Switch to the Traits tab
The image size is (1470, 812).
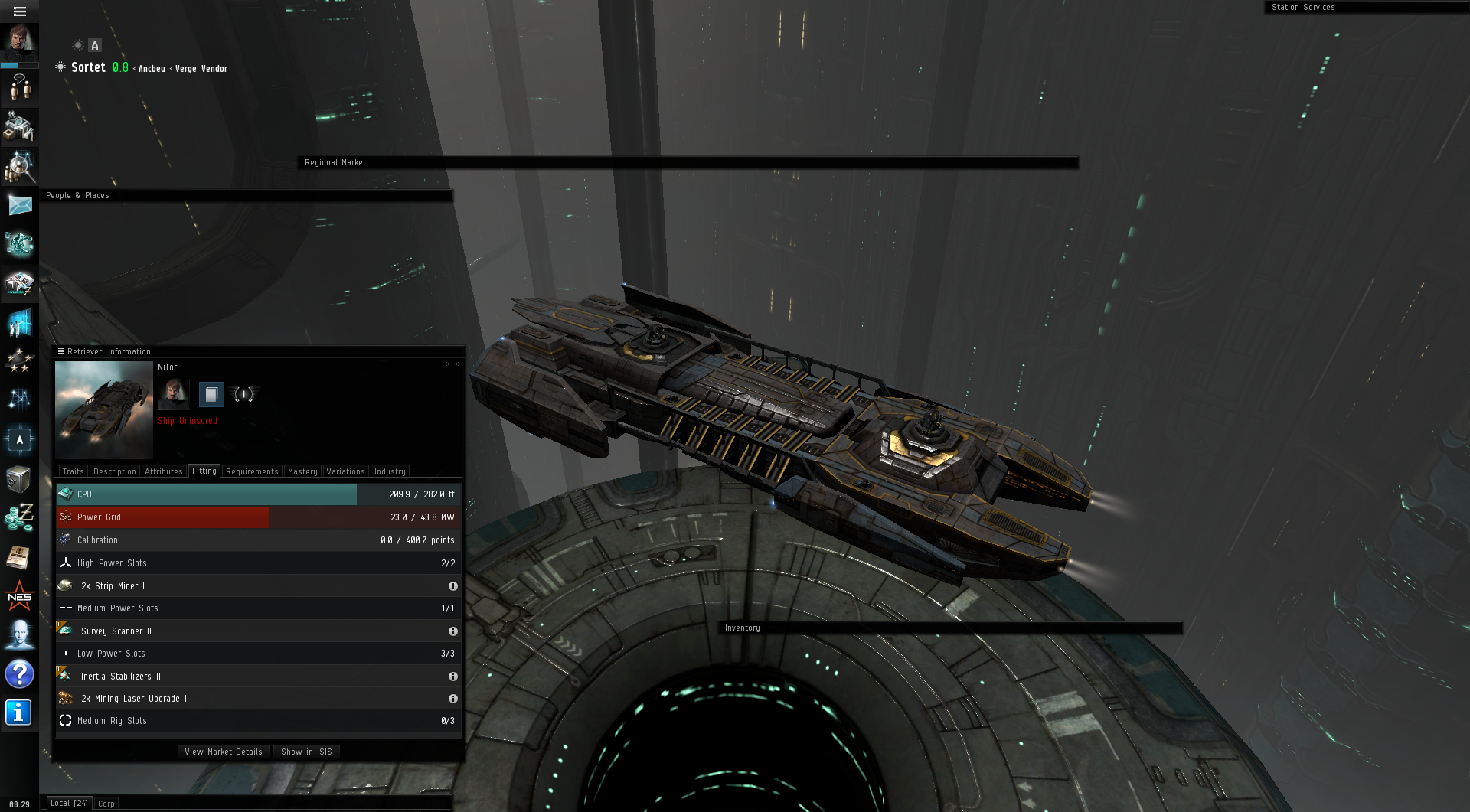tap(73, 471)
